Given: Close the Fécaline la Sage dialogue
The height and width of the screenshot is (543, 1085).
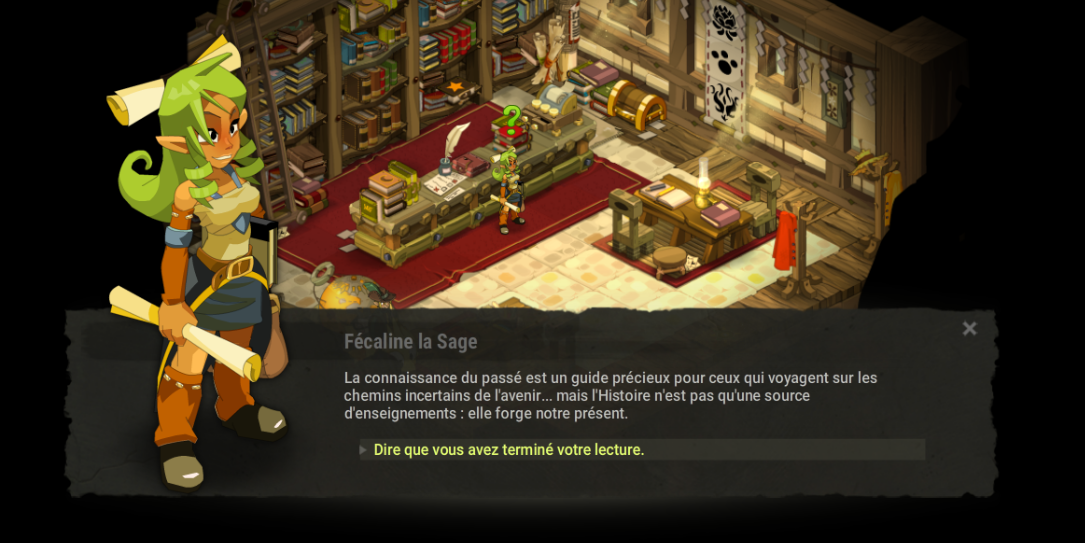Looking at the screenshot, I should (969, 328).
